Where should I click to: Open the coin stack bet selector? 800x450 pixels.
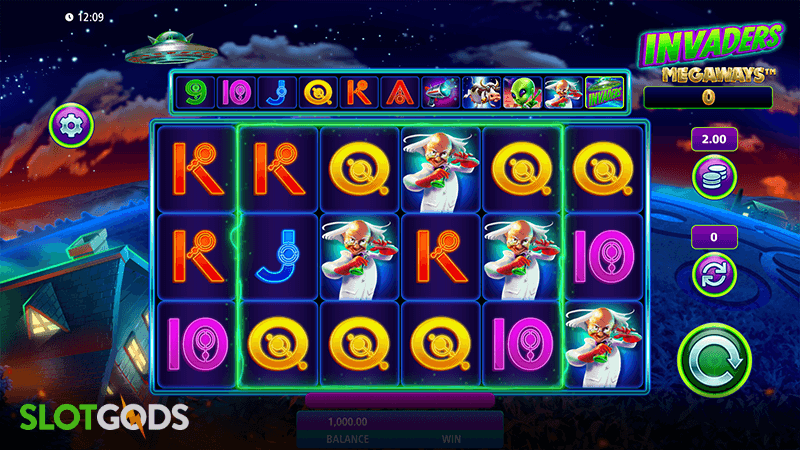[714, 176]
